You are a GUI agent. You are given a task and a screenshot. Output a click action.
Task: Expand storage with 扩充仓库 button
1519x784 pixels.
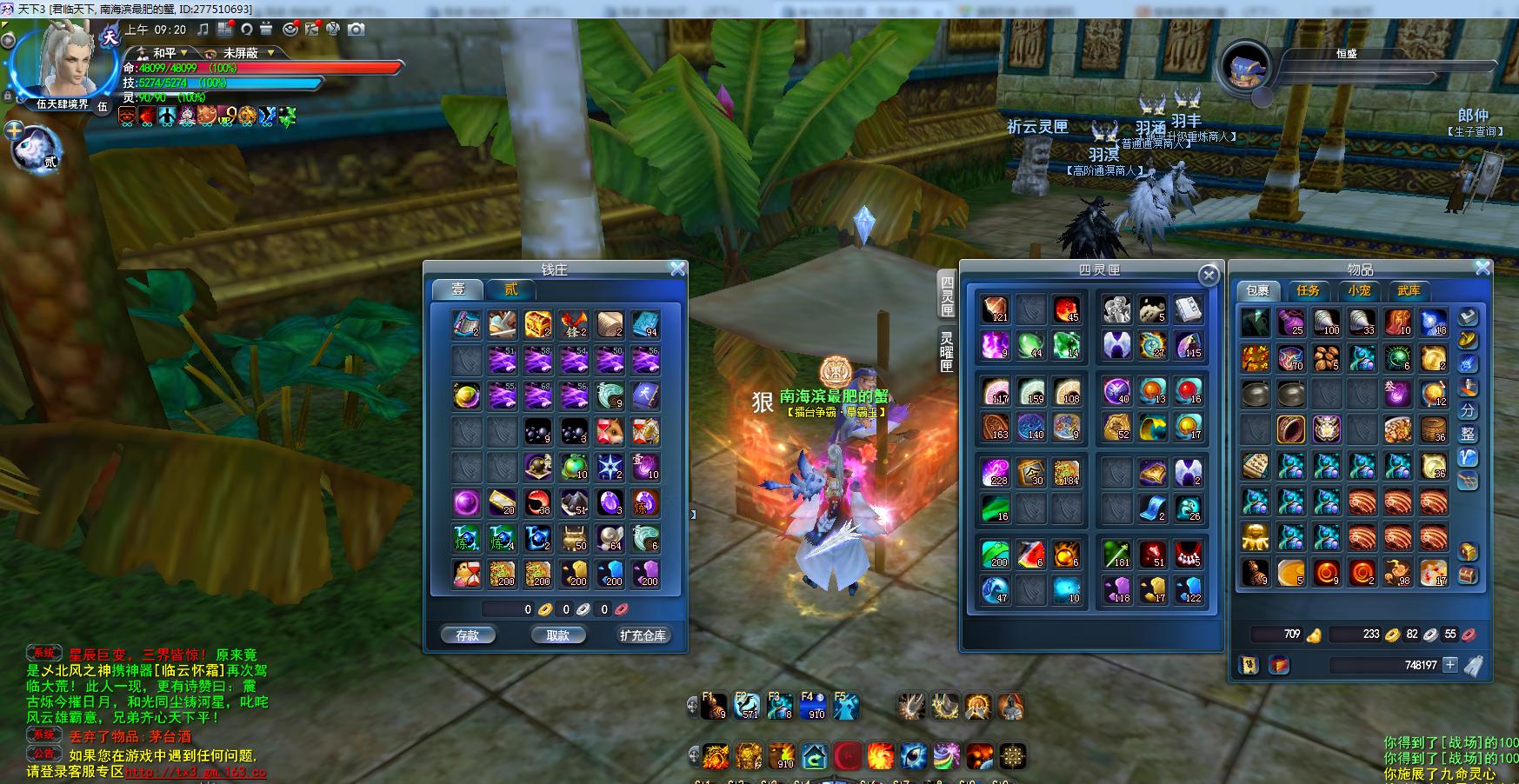pos(643,635)
